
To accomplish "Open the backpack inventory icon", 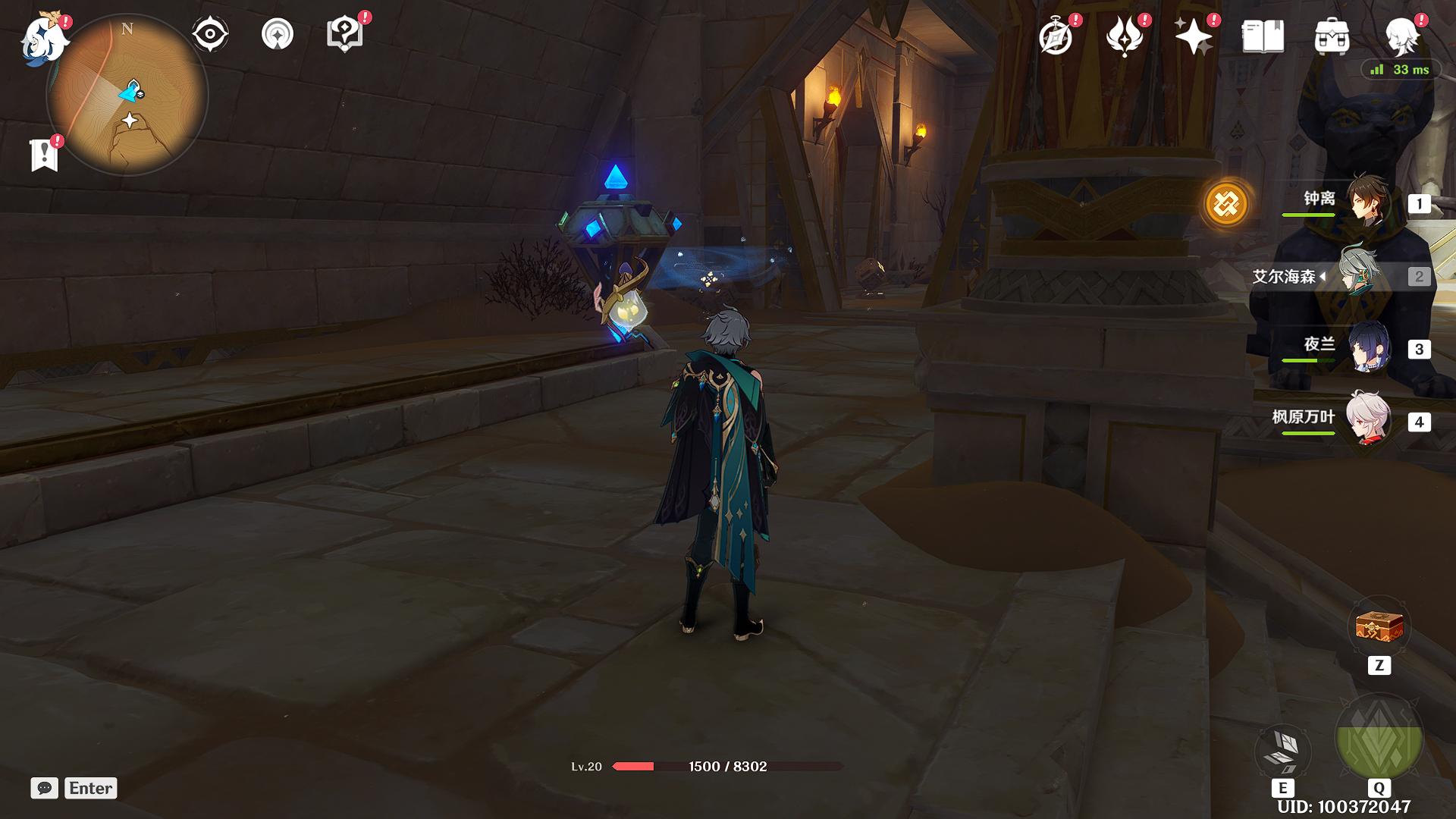I will click(1332, 36).
